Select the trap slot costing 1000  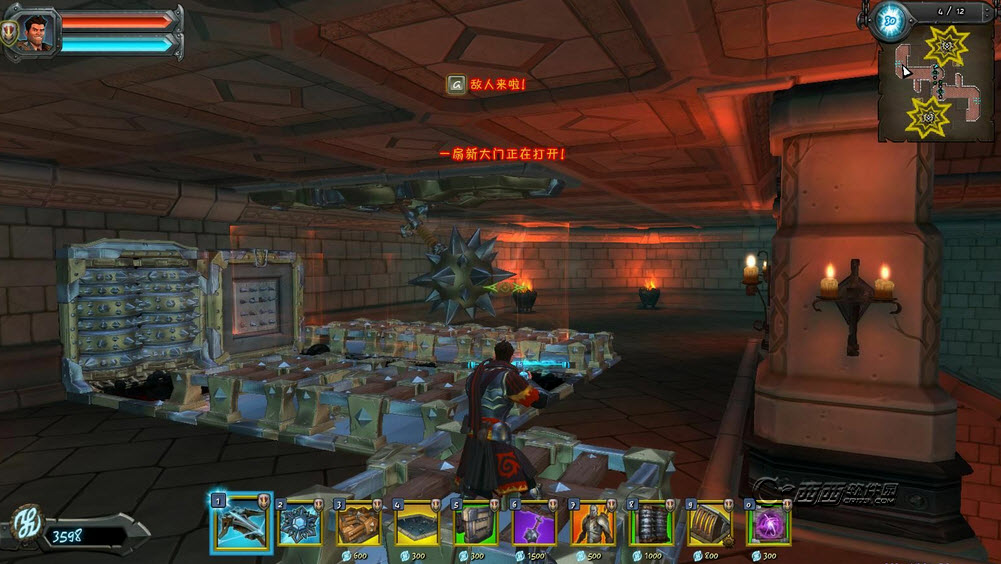651,524
